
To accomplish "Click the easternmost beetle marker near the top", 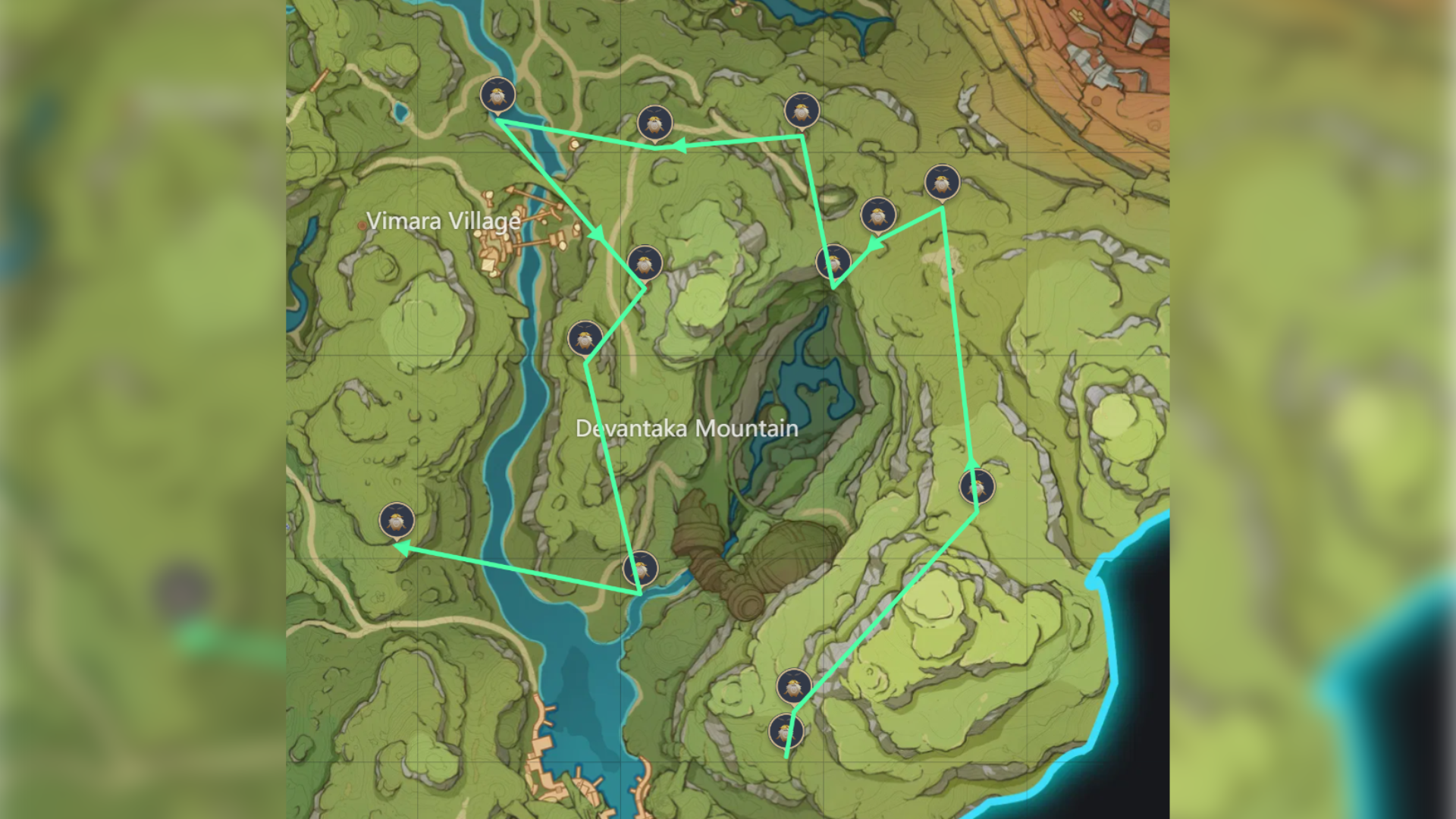I will pos(943,182).
